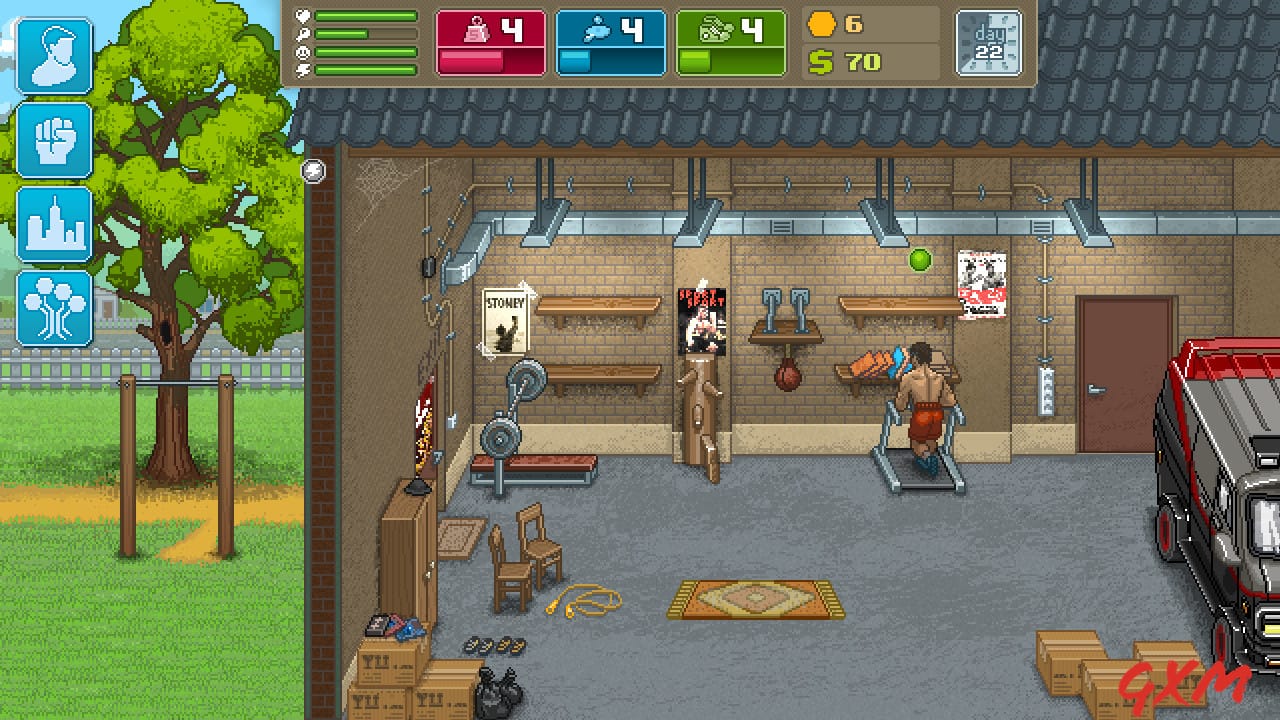Open the day 22 calendar clock
Image resolution: width=1280 pixels, height=720 pixels.
pyautogui.click(x=989, y=43)
